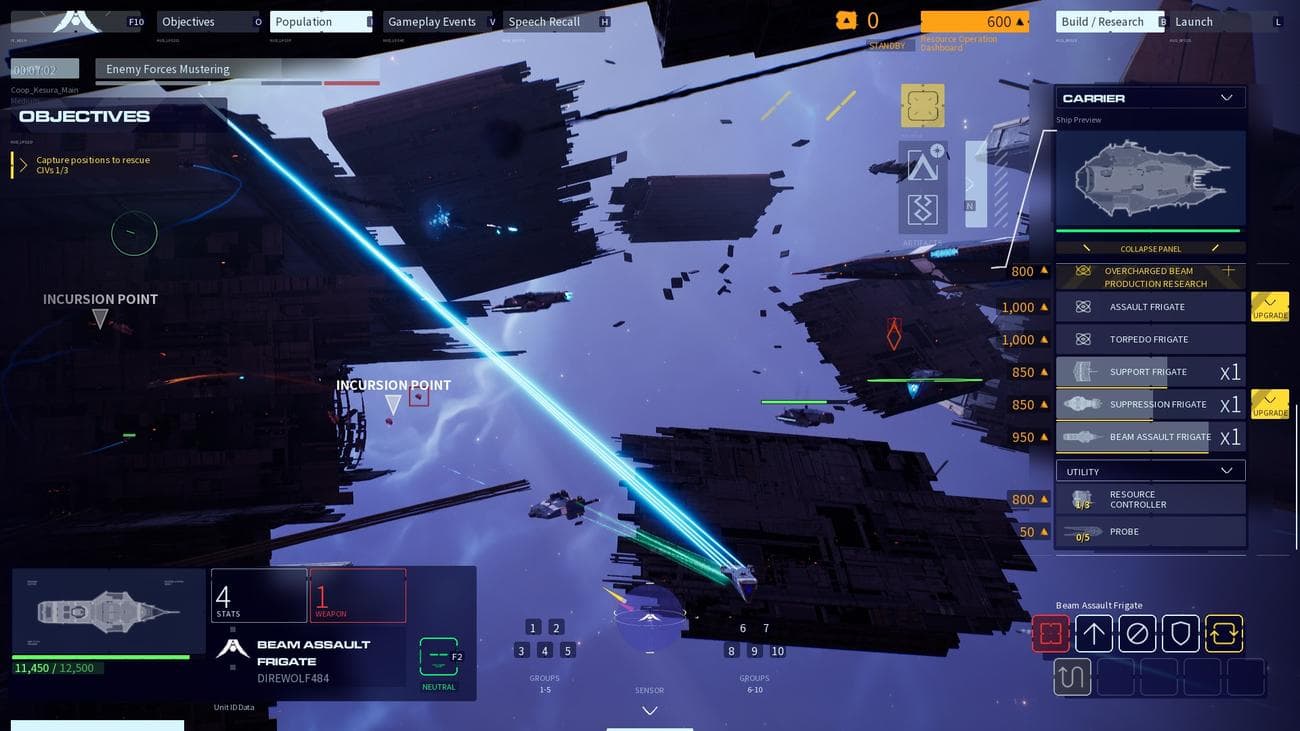Viewport: 1300px width, 731px height.
Task: Collapse the Carrier panel chevron
Action: click(x=1225, y=97)
